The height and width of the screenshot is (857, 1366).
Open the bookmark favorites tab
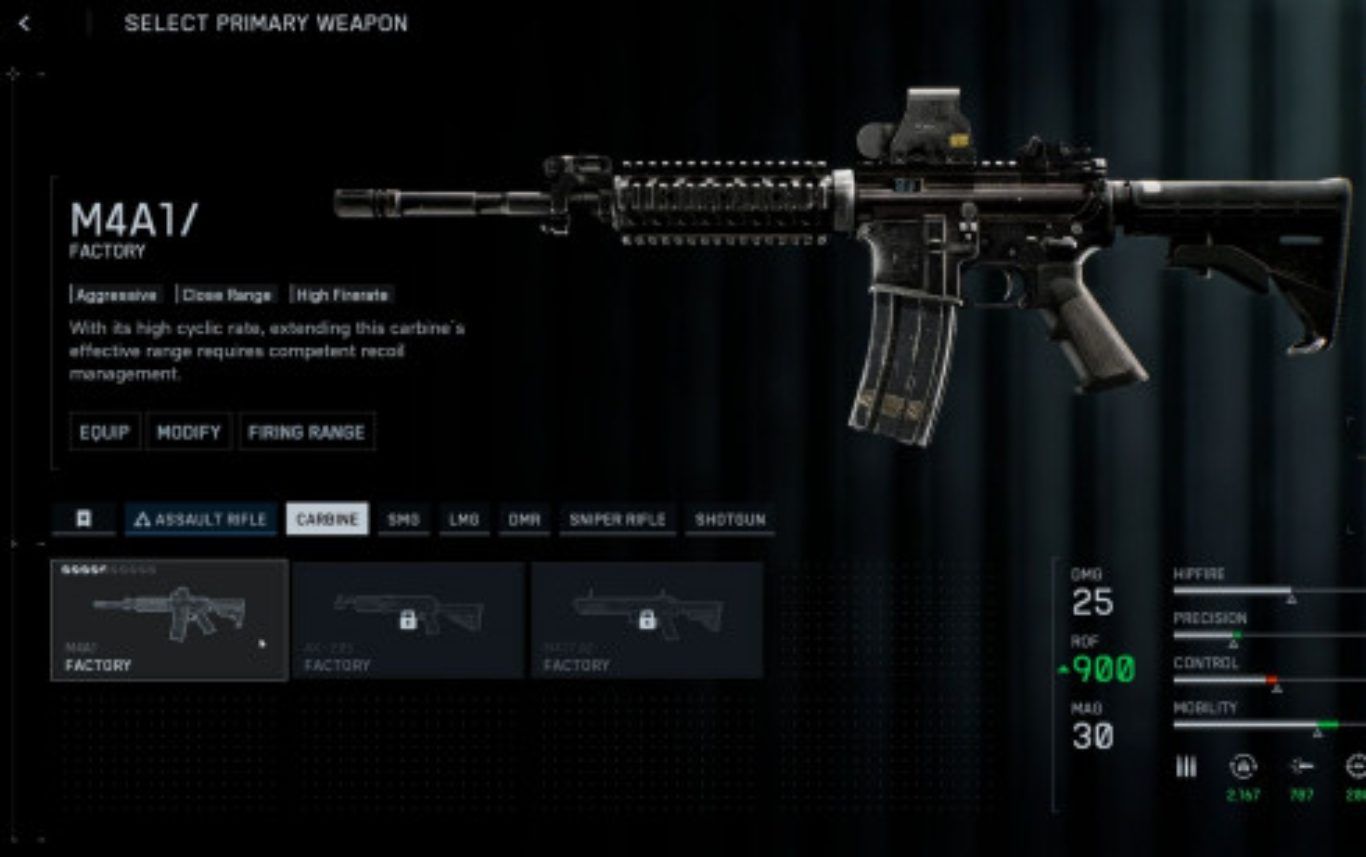pyautogui.click(x=84, y=519)
